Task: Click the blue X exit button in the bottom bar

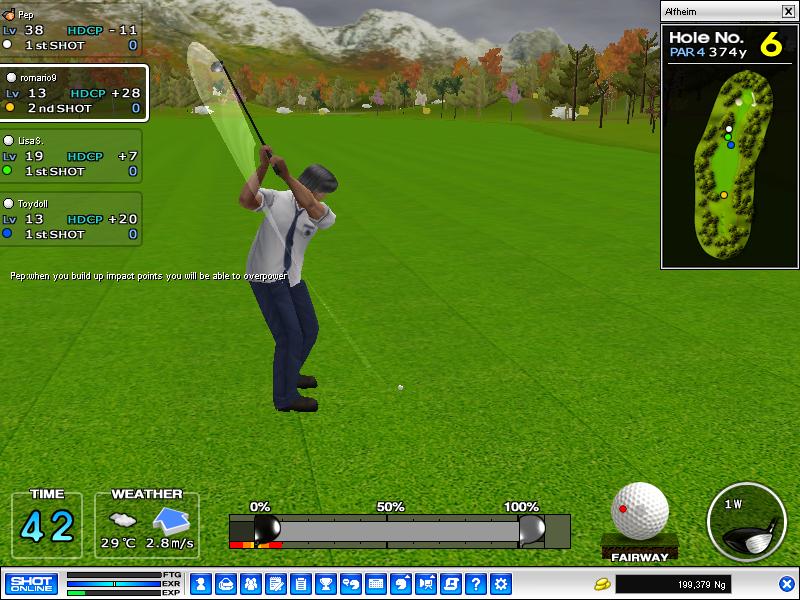Action: click(x=786, y=583)
